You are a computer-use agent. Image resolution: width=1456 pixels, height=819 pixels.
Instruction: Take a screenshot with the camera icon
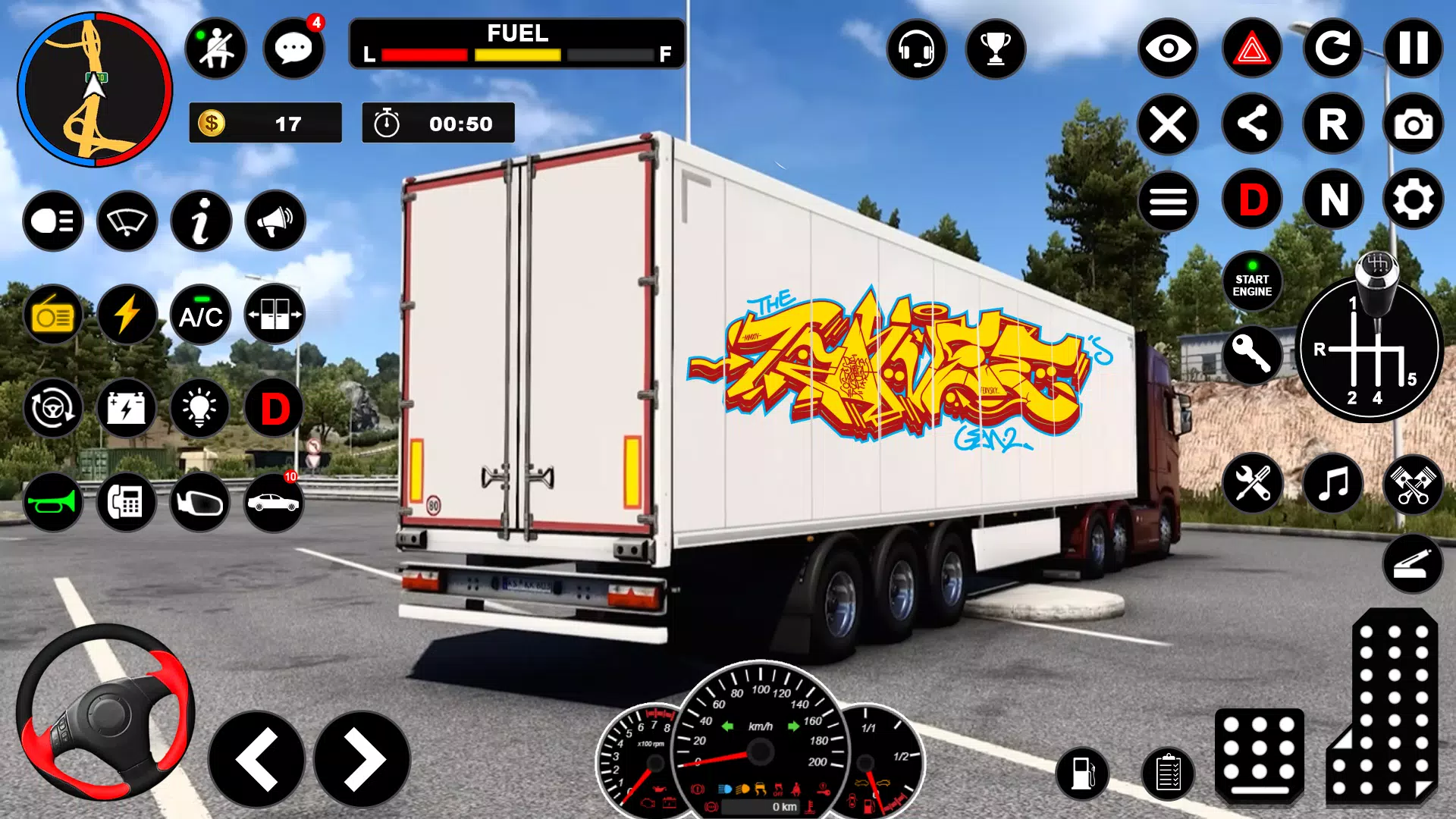point(1412,124)
